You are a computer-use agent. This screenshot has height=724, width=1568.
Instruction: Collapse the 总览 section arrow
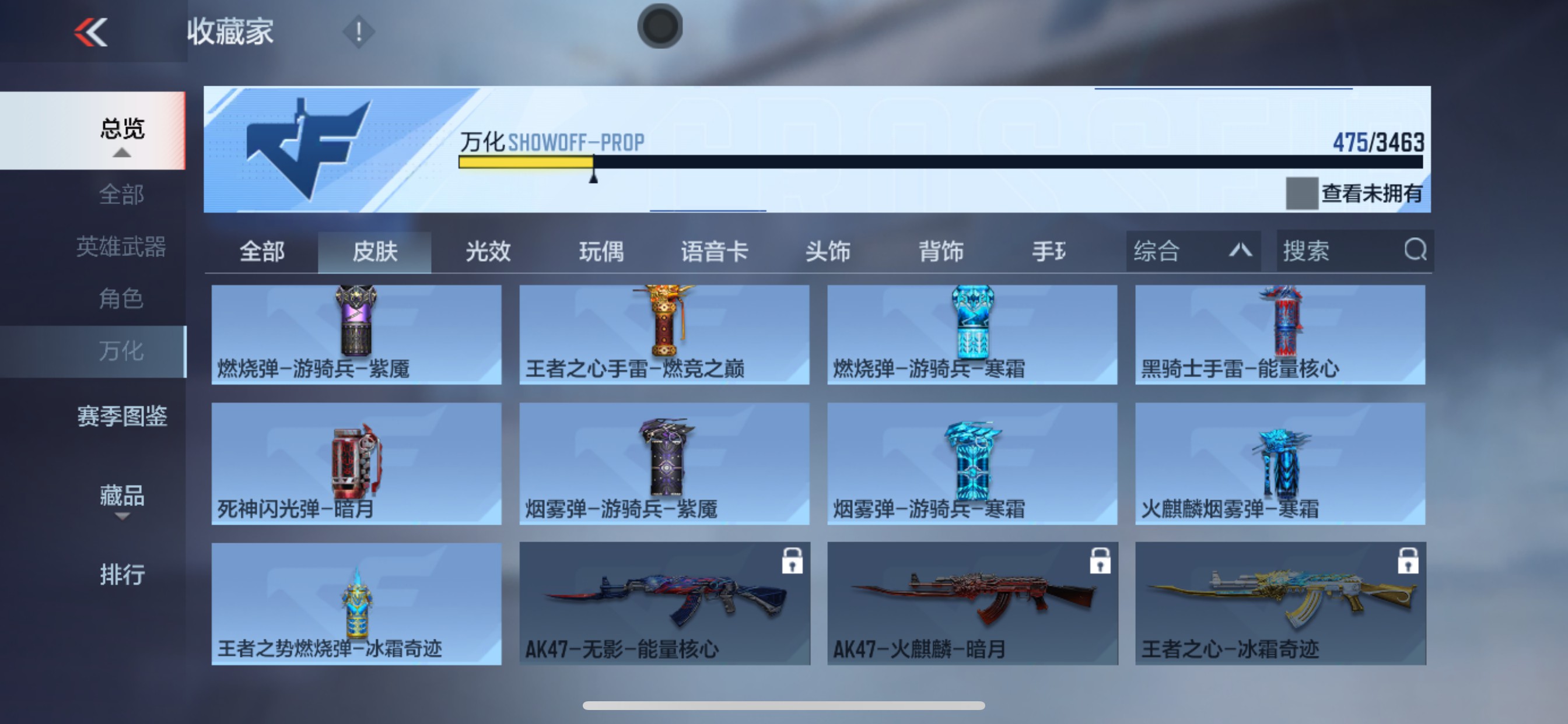tap(124, 154)
